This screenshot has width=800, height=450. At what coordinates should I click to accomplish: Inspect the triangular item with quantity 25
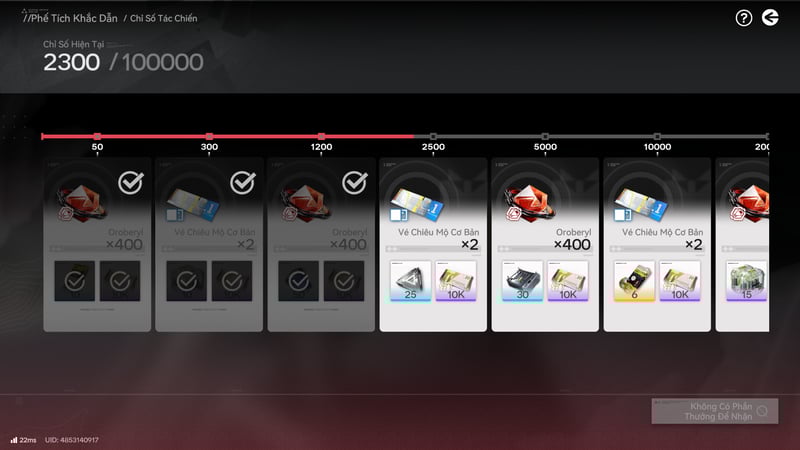[x=410, y=281]
